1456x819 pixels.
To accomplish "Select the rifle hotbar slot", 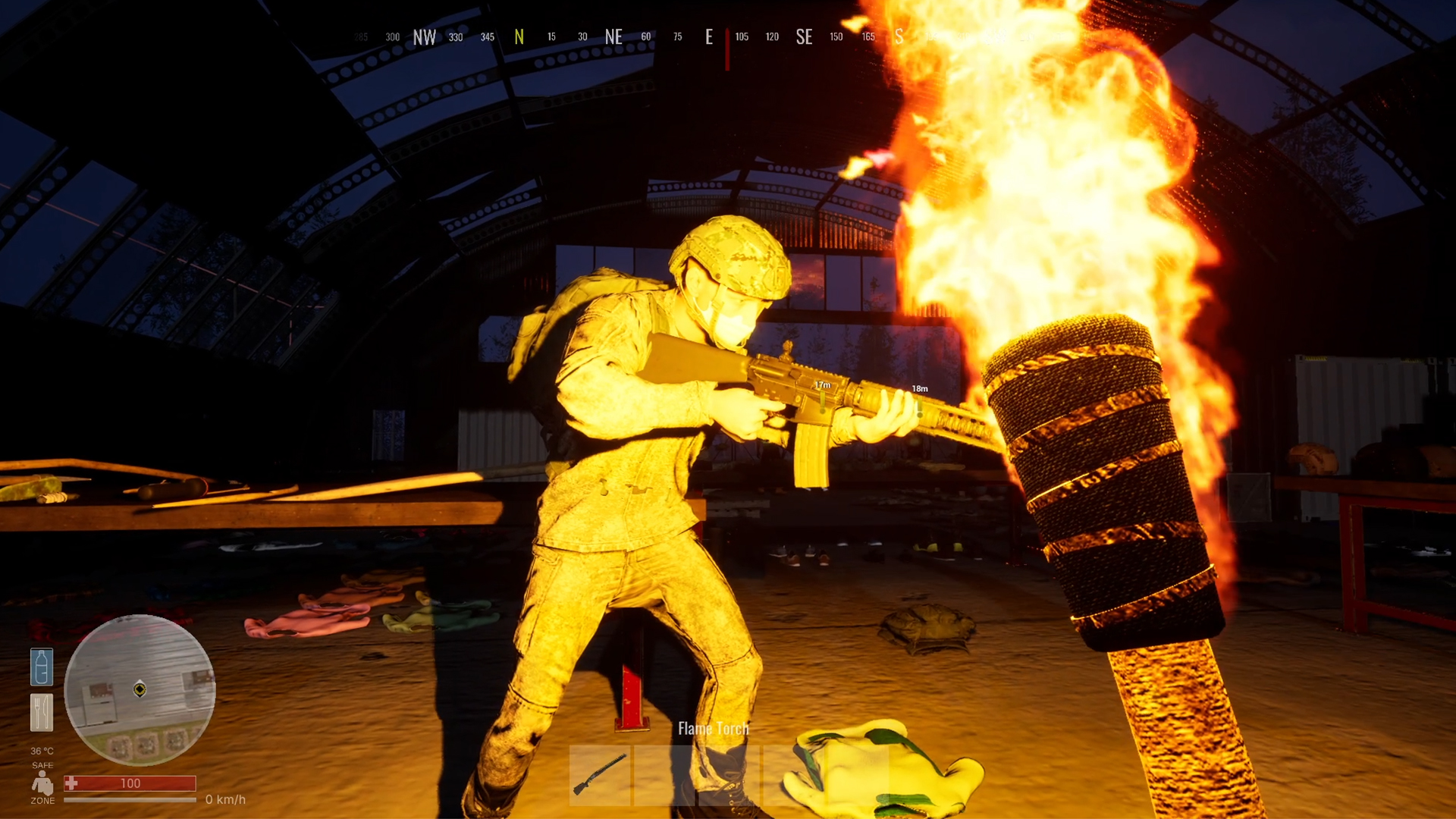I will pos(600,774).
